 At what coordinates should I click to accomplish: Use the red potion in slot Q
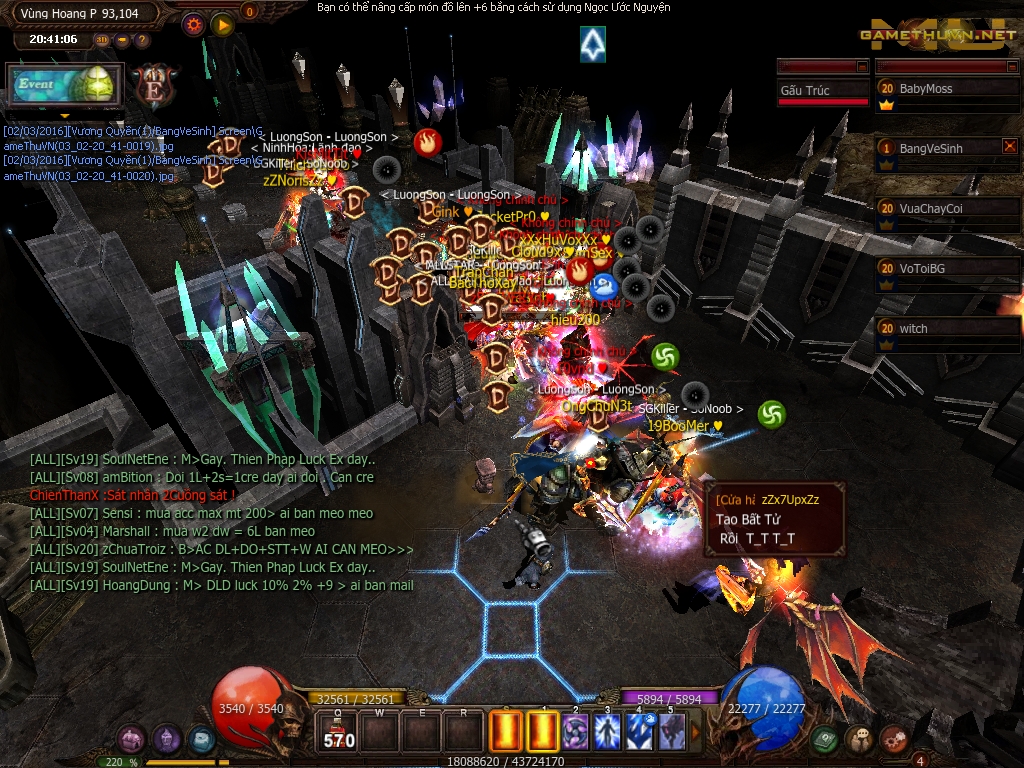(x=338, y=731)
